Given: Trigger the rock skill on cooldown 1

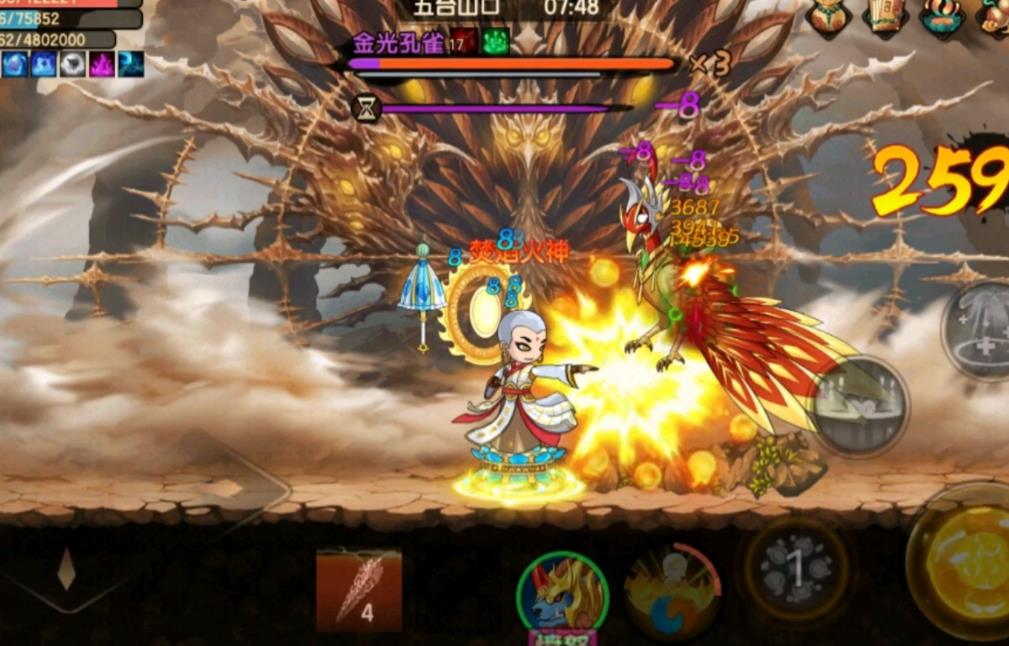Looking at the screenshot, I should tap(795, 569).
